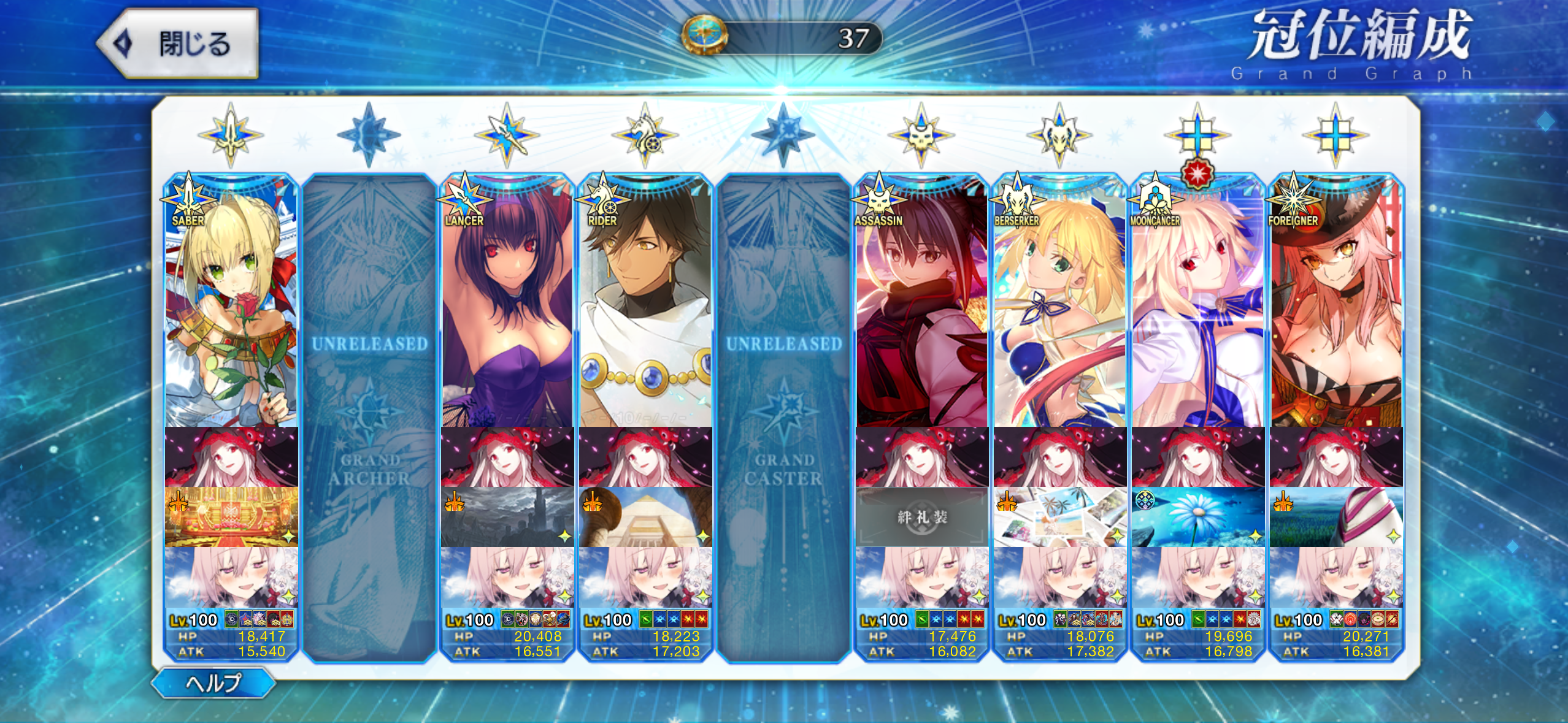Select the Berserker's beach photos craft essence
Viewport: 1568px width, 723px height.
click(1059, 517)
